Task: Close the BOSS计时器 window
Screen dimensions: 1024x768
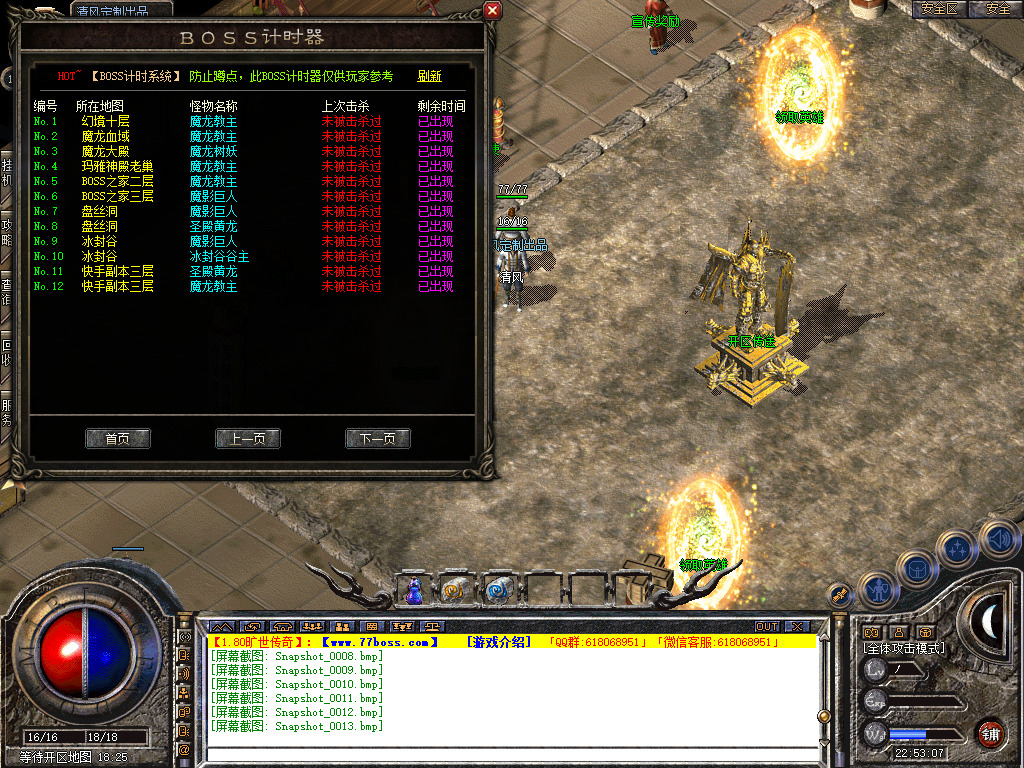Action: 491,11
